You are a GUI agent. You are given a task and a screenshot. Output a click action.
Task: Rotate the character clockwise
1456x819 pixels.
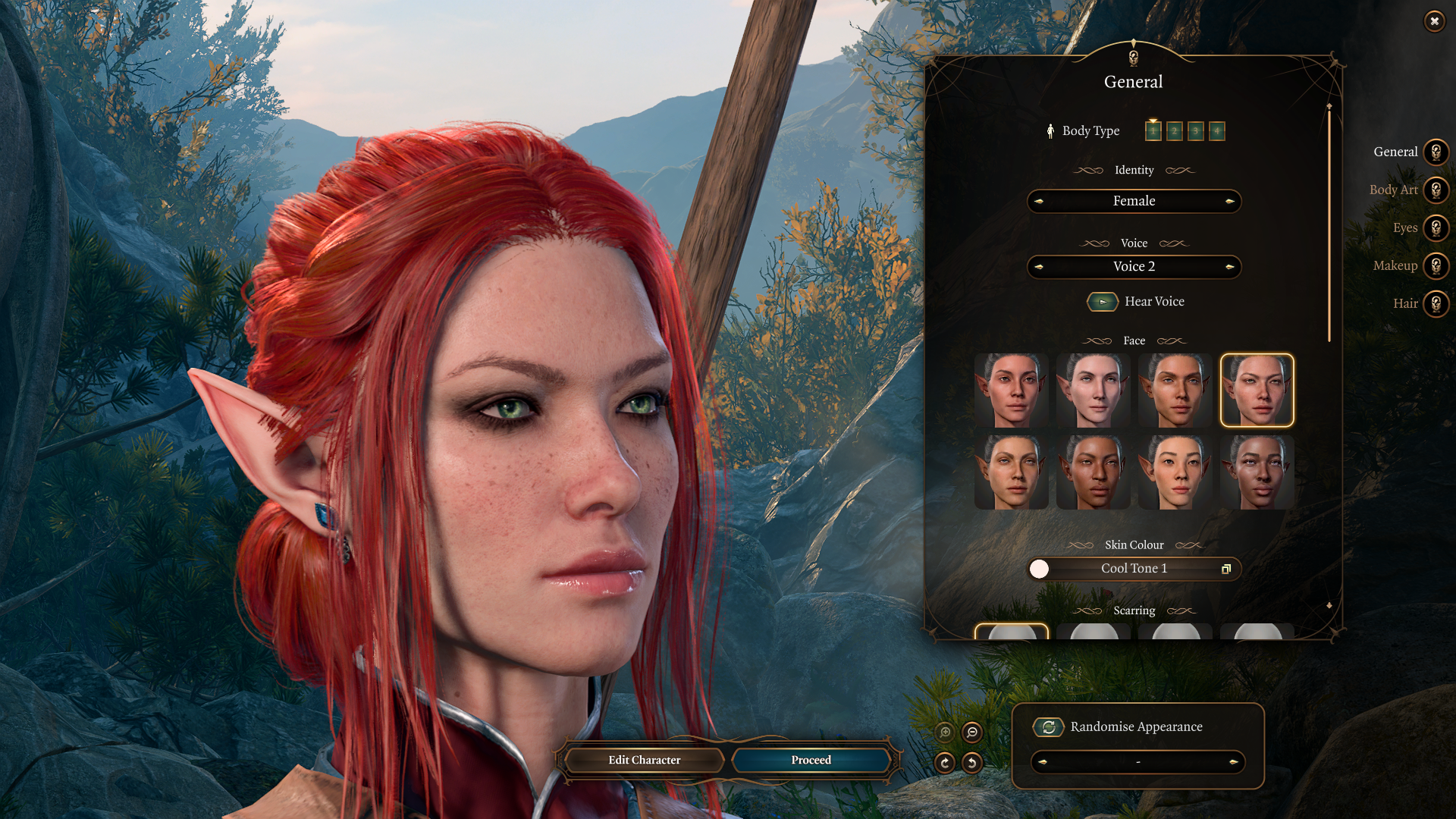click(x=945, y=762)
